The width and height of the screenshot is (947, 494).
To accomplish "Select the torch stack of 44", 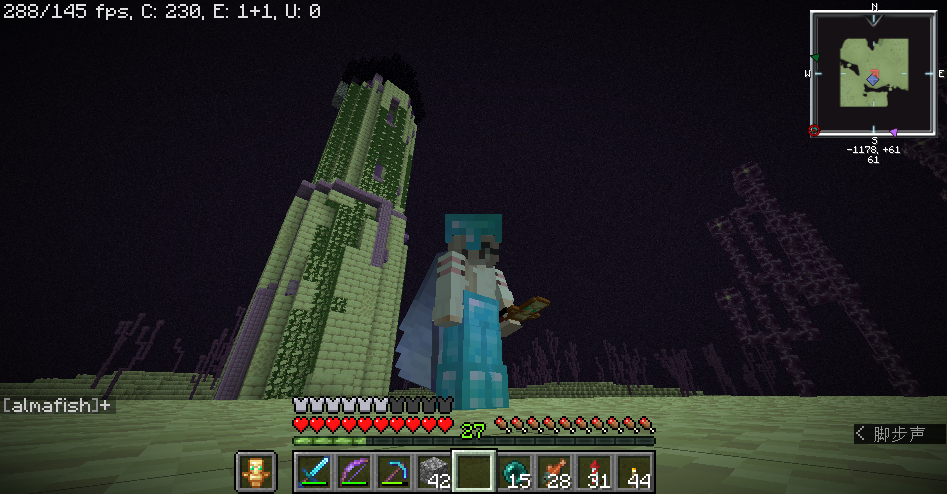I will click(635, 471).
